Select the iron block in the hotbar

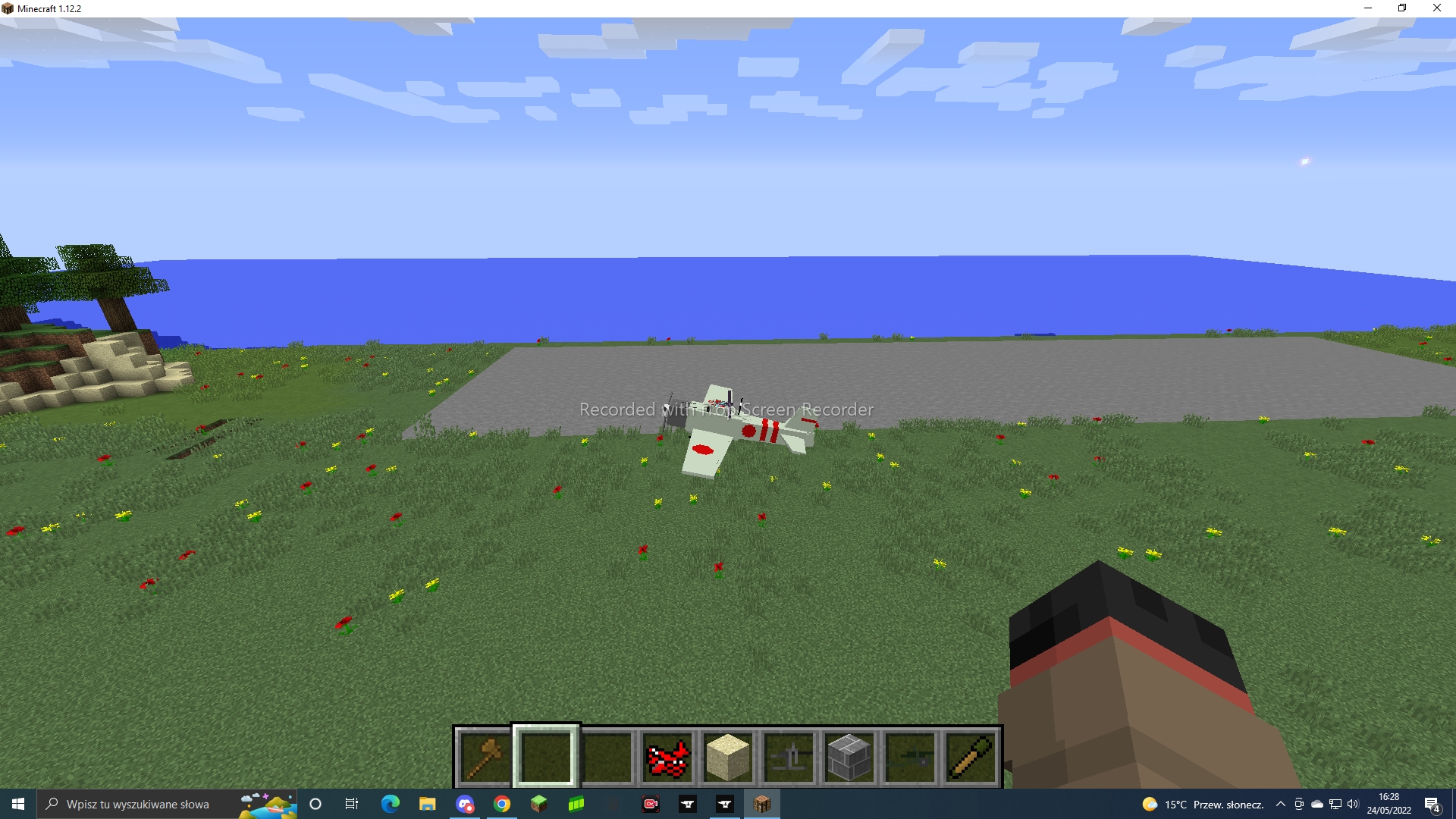point(849,756)
